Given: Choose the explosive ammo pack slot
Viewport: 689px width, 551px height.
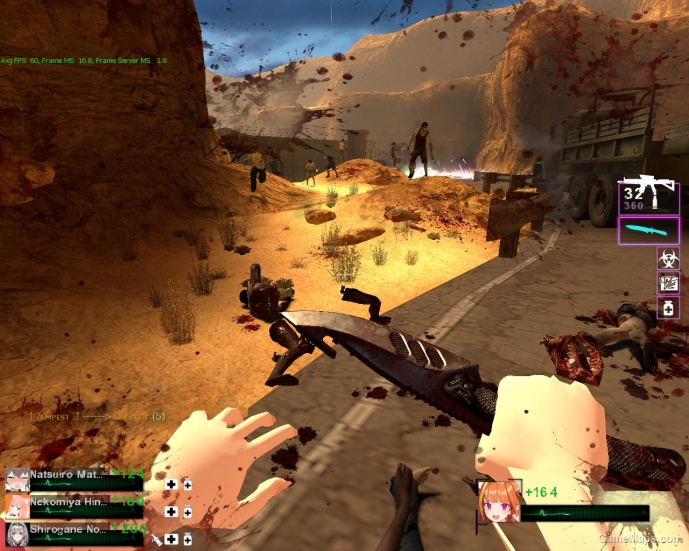Looking at the screenshot, I should point(668,284).
